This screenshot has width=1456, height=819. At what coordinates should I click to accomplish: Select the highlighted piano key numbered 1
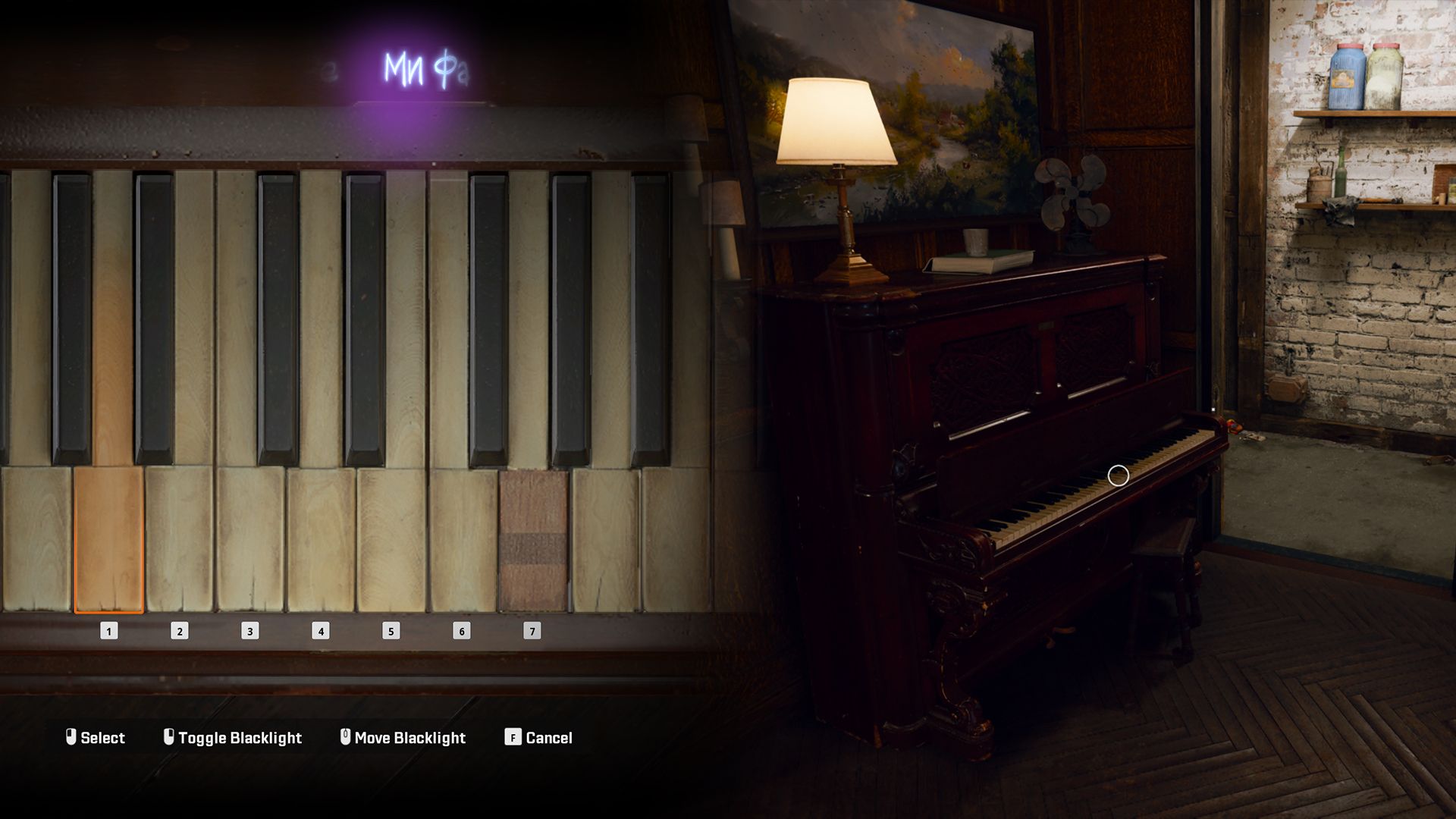(x=108, y=538)
